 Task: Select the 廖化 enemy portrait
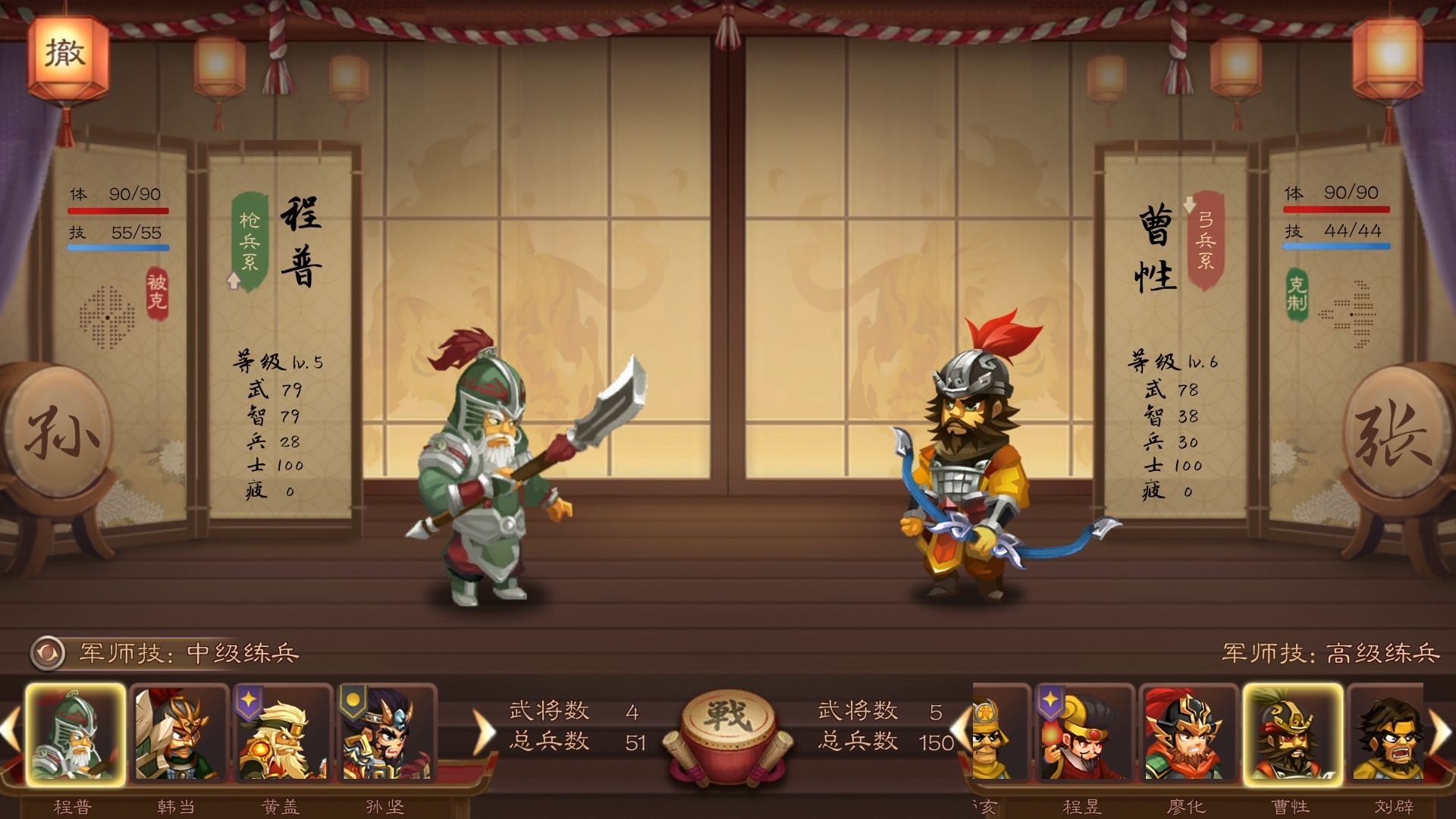(1190, 734)
